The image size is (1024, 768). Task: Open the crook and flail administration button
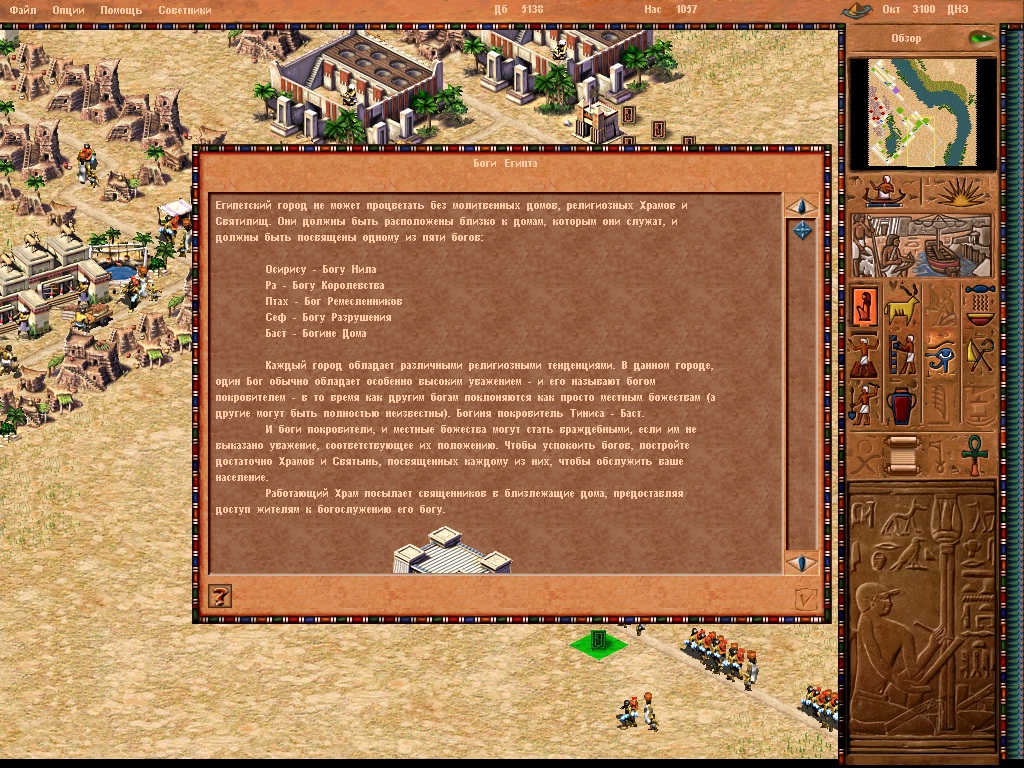[979, 355]
